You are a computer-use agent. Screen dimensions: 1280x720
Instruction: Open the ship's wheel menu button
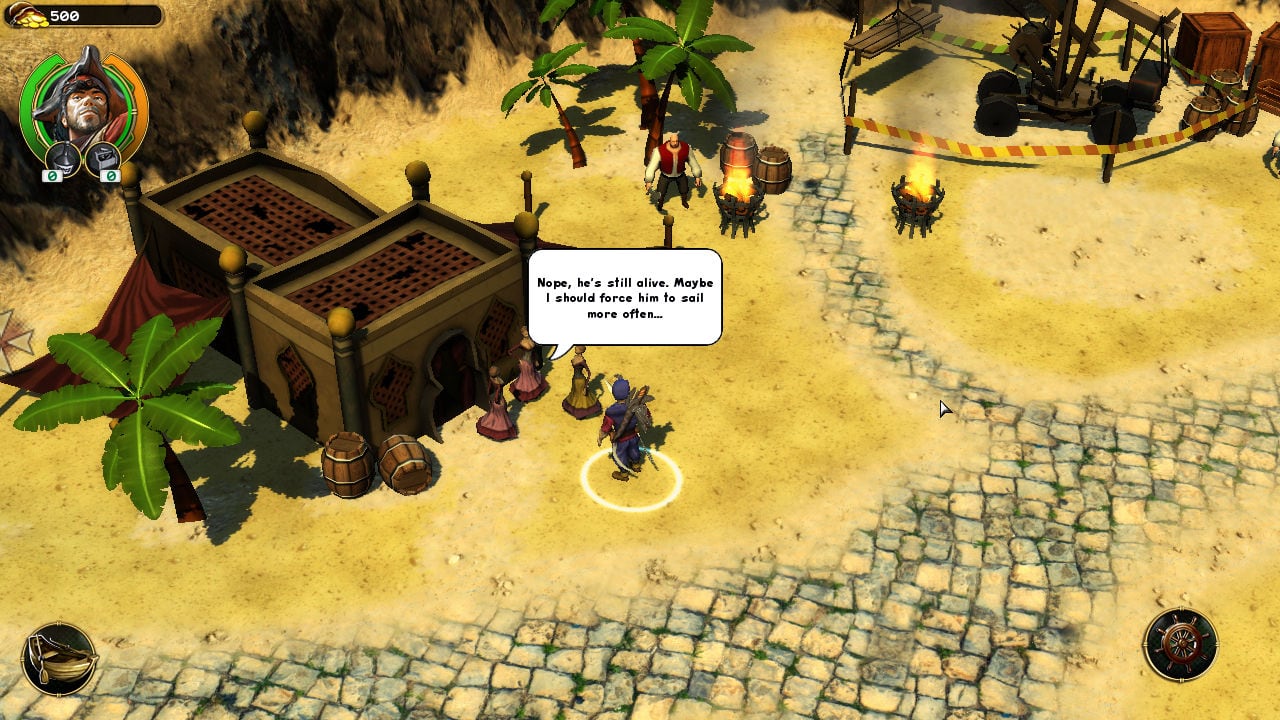[x=1181, y=645]
